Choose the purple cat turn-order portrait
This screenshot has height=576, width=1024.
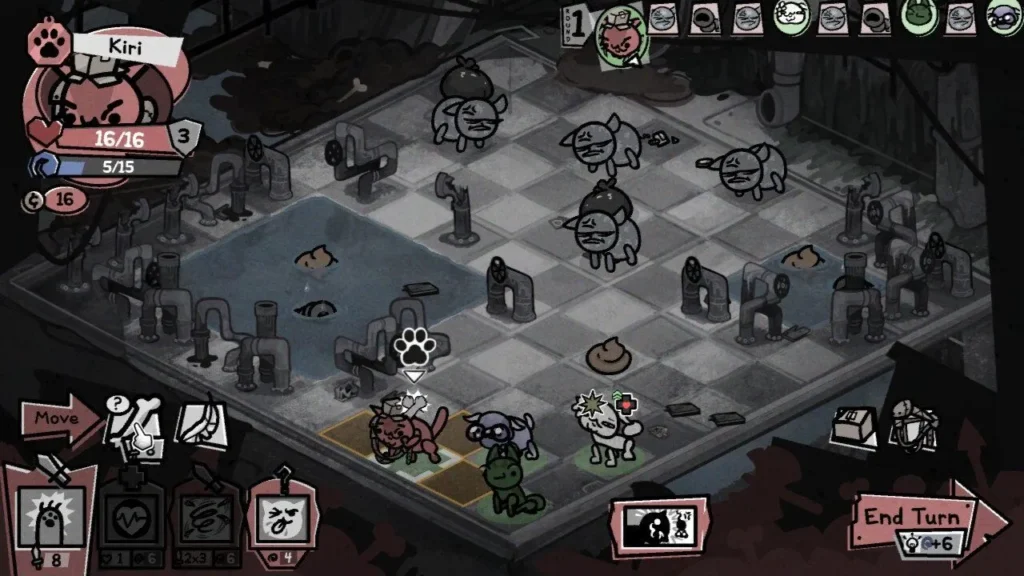[1004, 17]
